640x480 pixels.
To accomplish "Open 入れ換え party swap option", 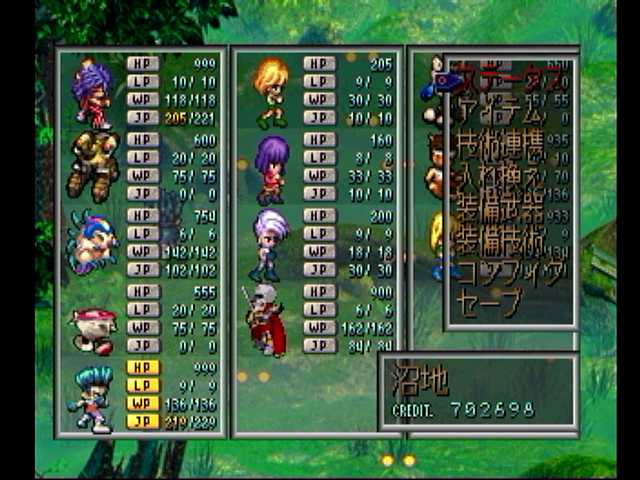I will [500, 180].
